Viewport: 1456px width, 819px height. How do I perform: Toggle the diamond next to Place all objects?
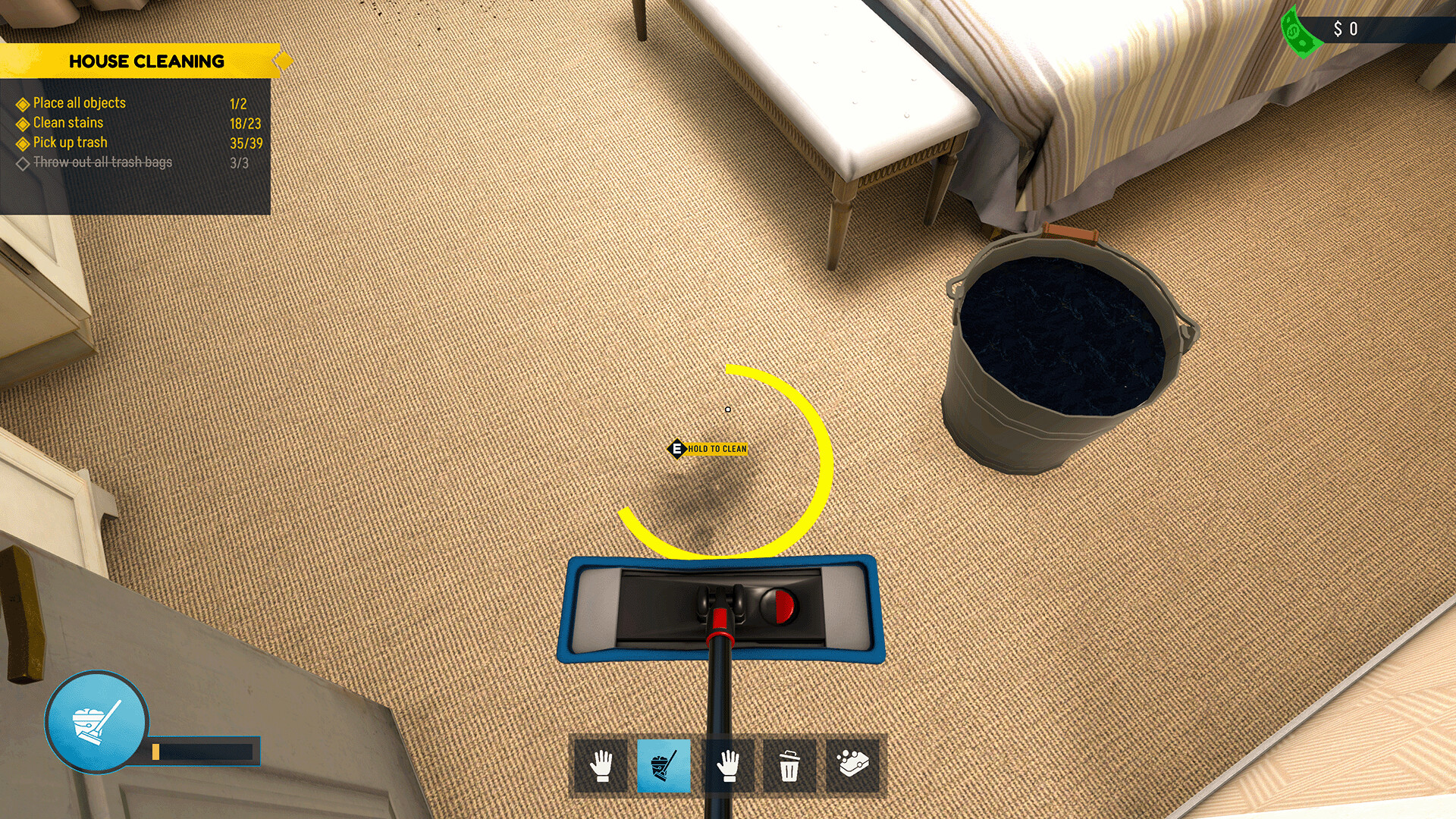[x=22, y=103]
